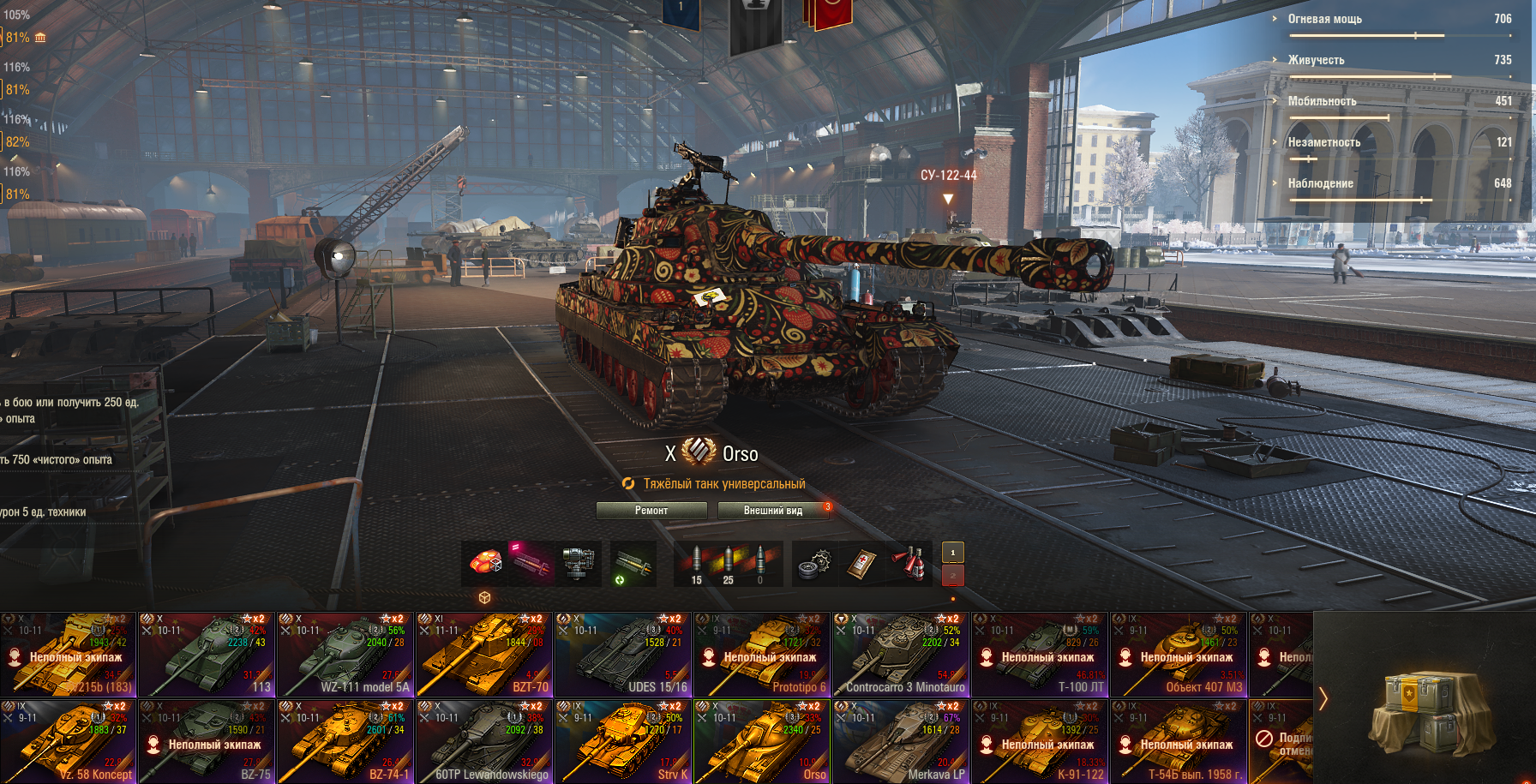Expand the Огневая мощь stat section
The height and width of the screenshot is (784, 1536).
coord(1324,19)
